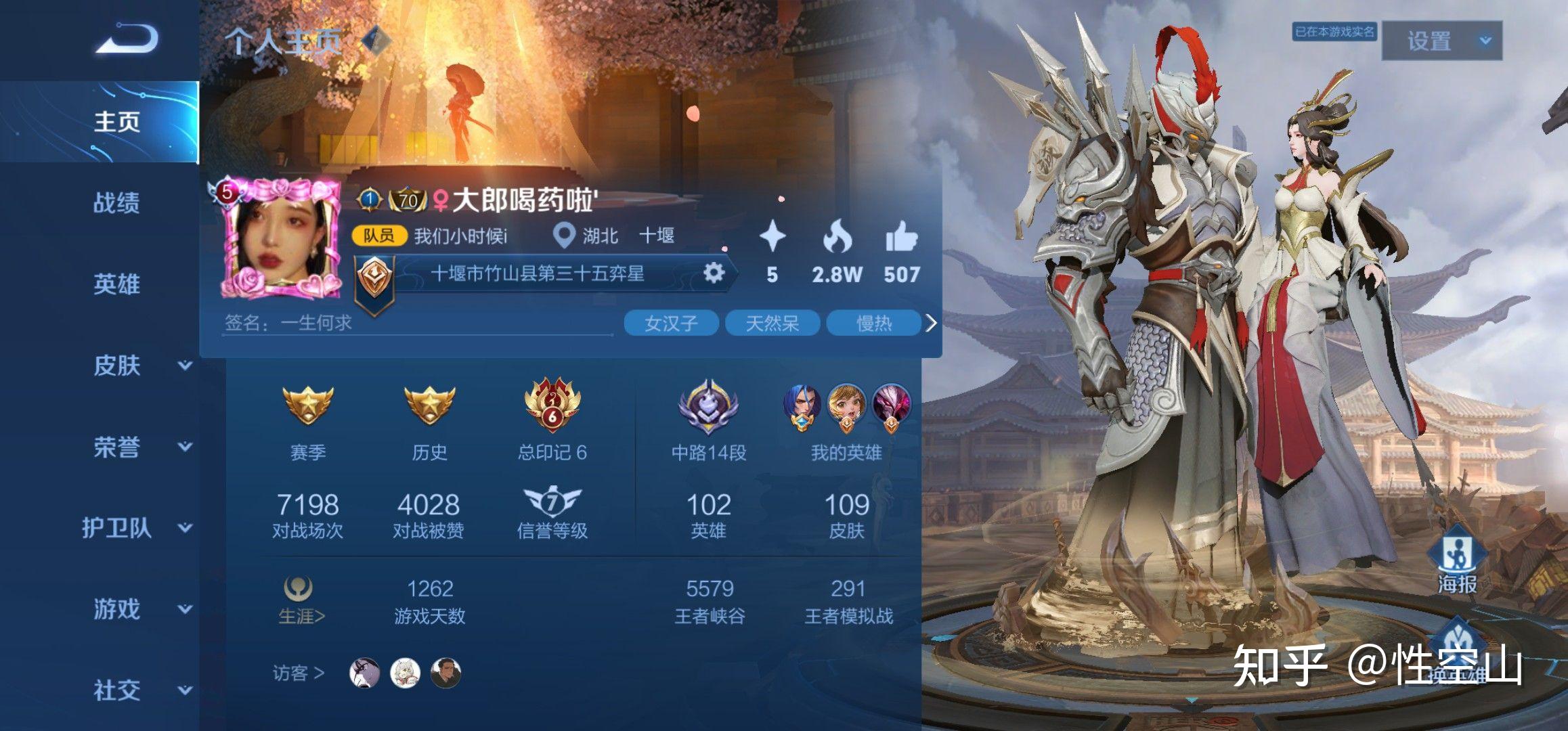Image resolution: width=1568 pixels, height=731 pixels.
Task: Click the player avatar portrait
Action: pyautogui.click(x=281, y=240)
